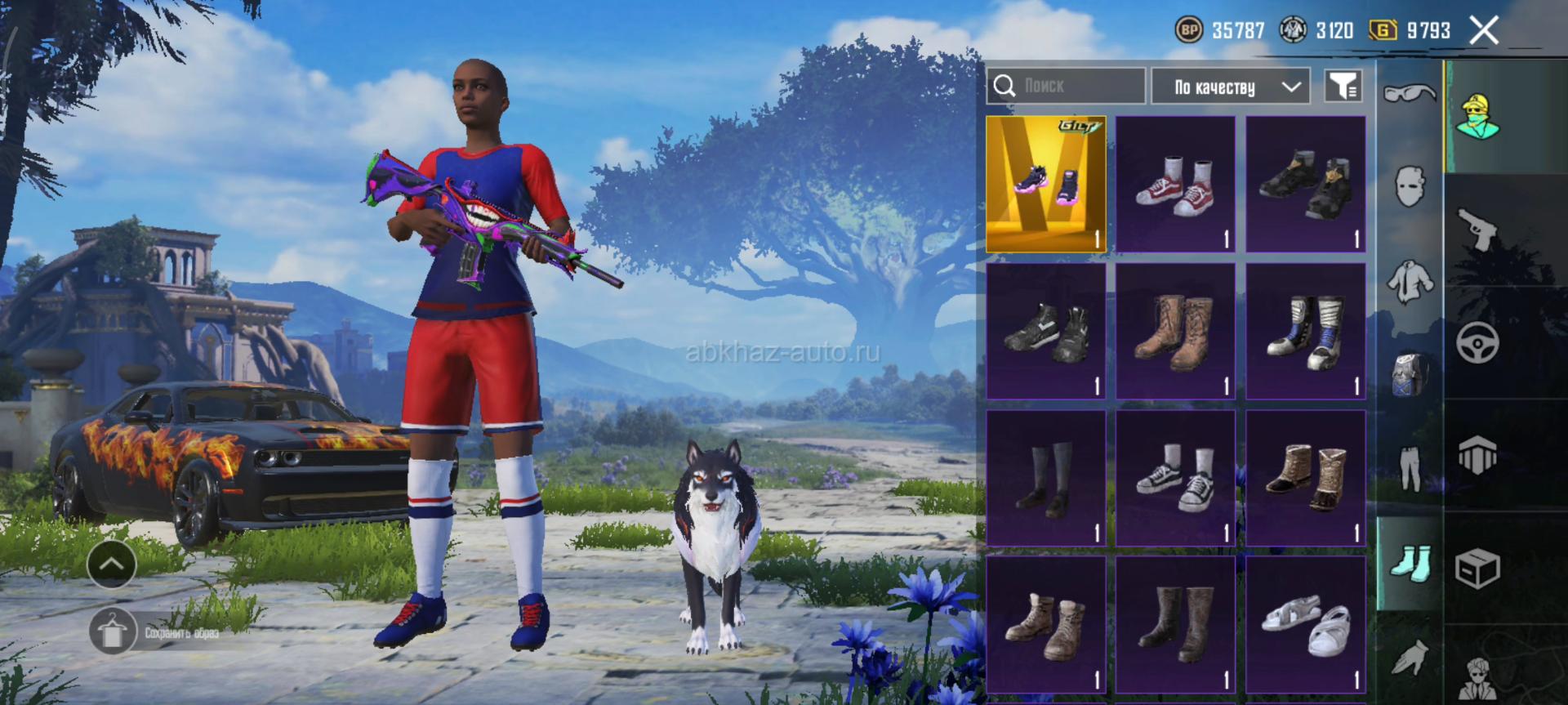The image size is (1568, 705).
Task: Expand the up-arrow circle button
Action: 111,564
